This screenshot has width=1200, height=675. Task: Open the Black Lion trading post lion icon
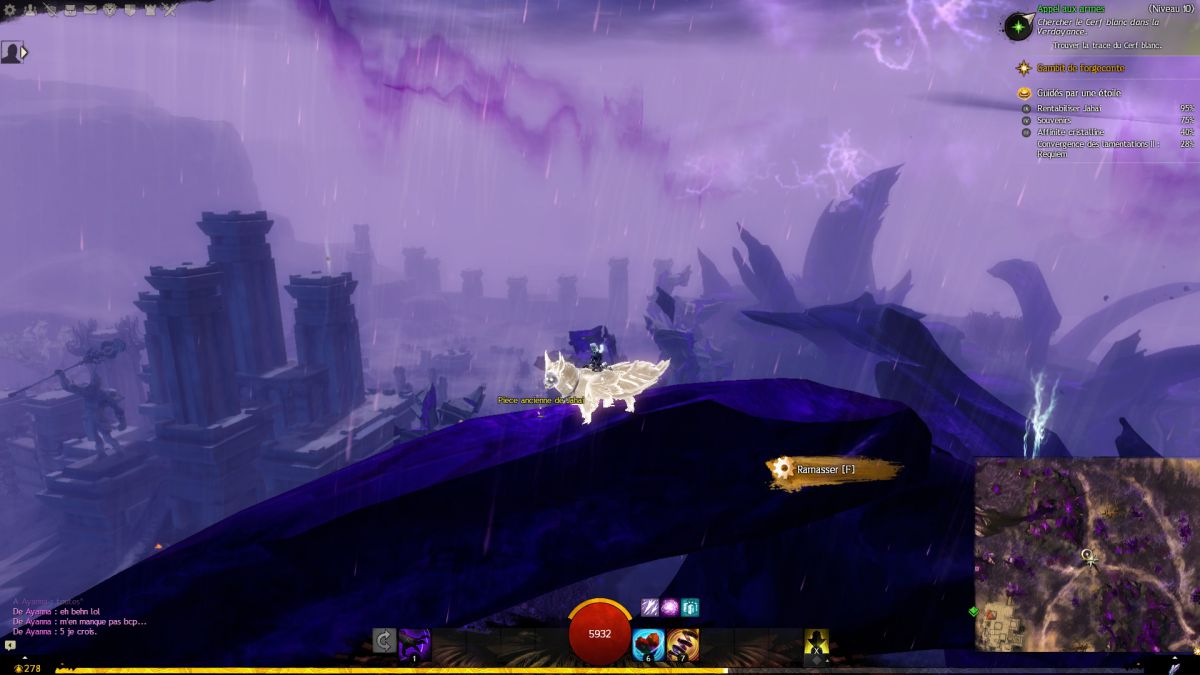111,10
